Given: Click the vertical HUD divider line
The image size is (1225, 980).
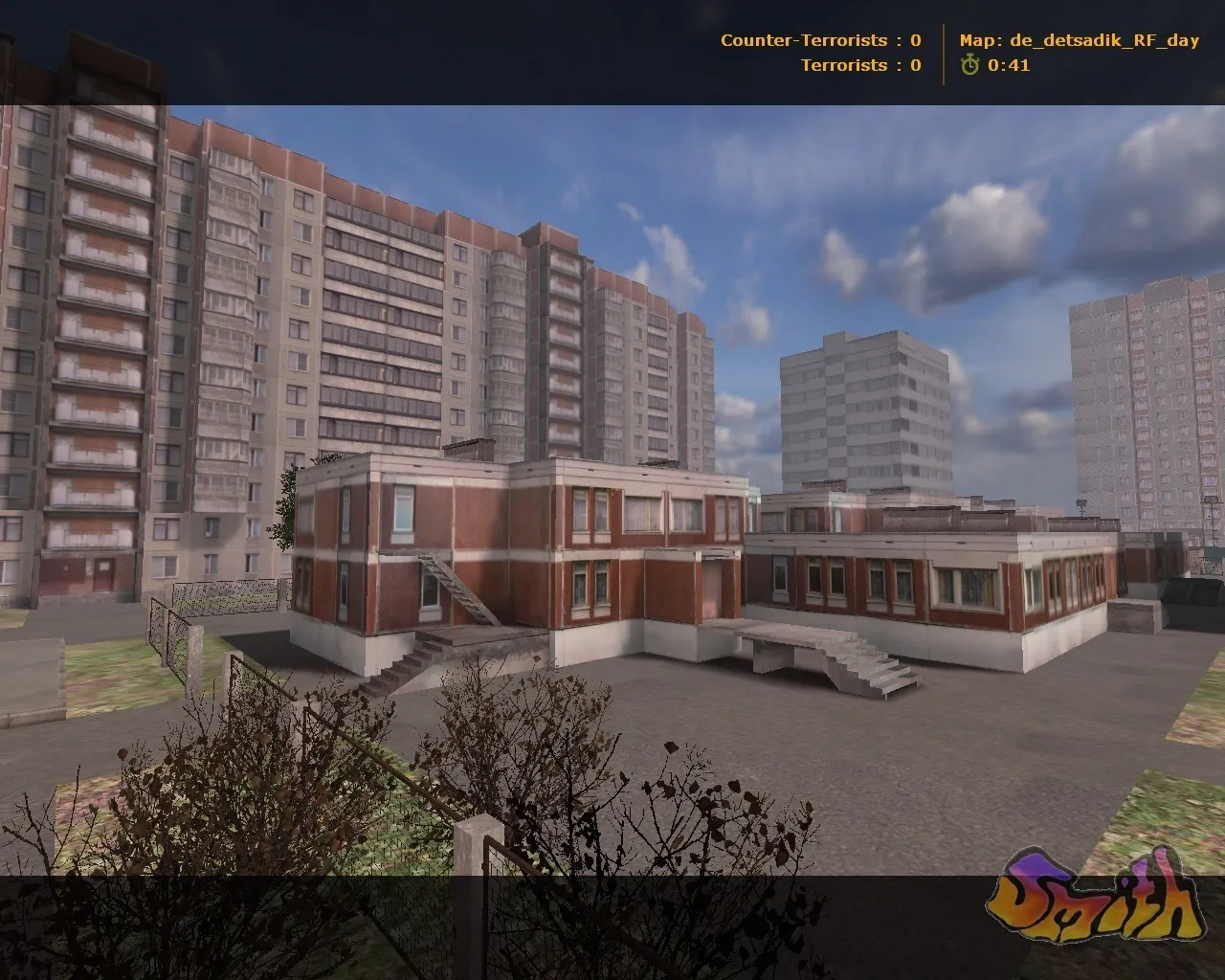Looking at the screenshot, I should coord(946,53).
